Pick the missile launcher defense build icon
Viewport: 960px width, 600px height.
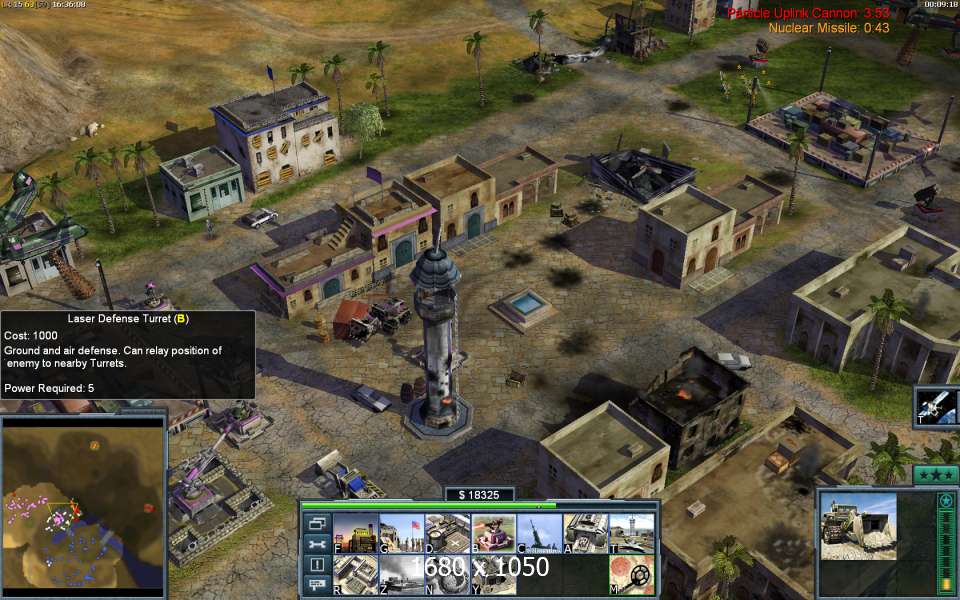(537, 534)
